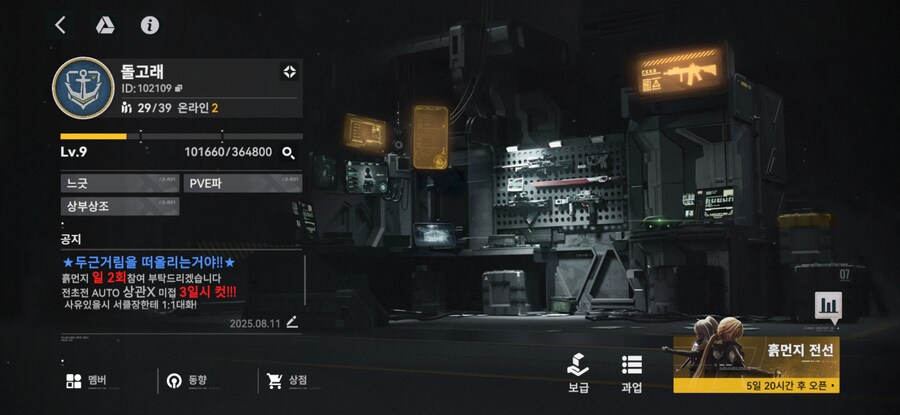Open the 동향 activity log

(186, 380)
